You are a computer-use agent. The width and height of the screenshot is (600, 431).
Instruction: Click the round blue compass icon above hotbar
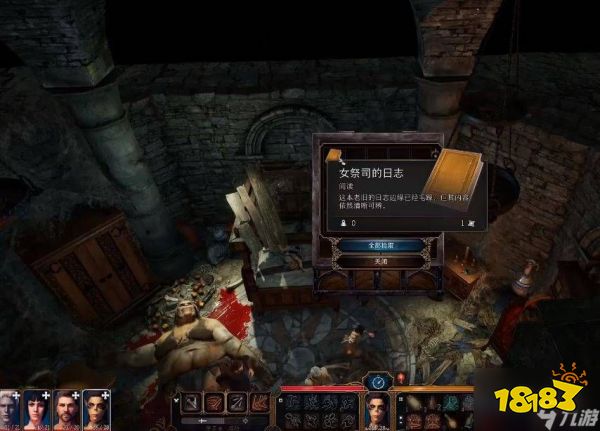pos(378,381)
